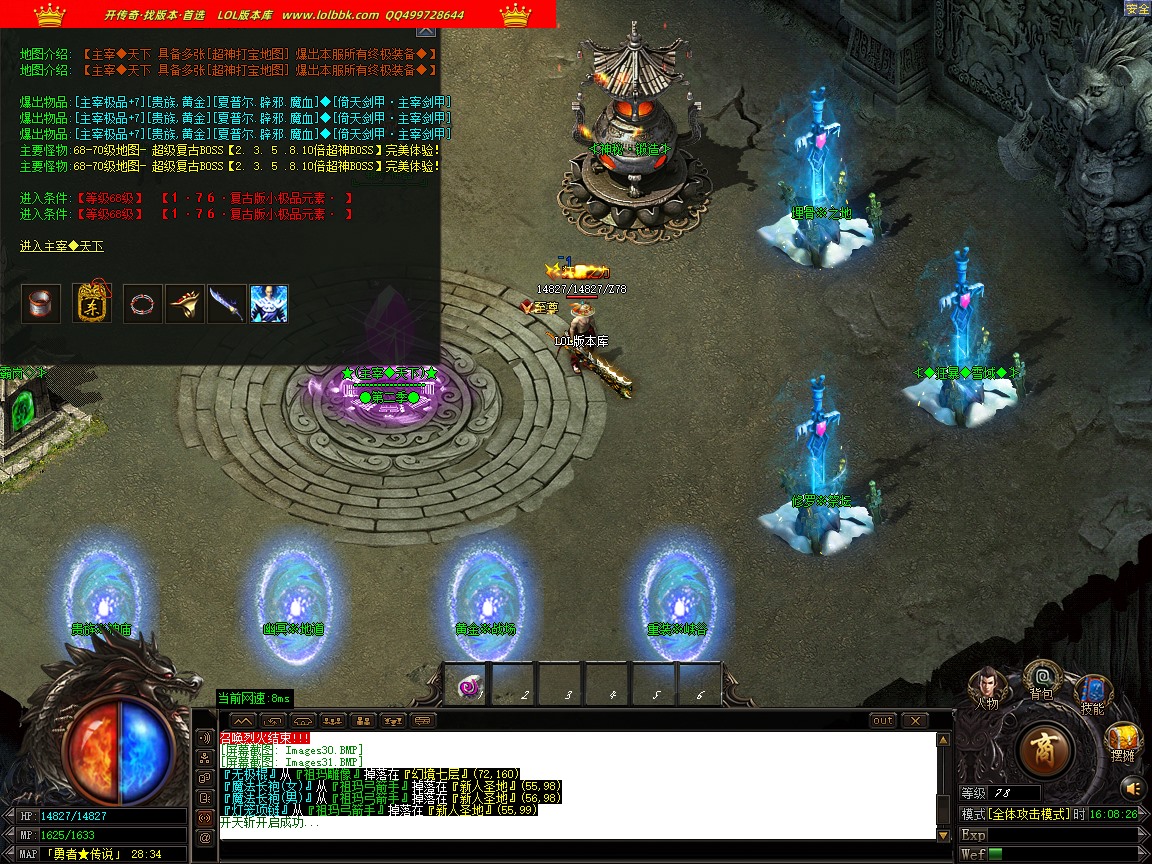Select the blue sword reward icon
The height and width of the screenshot is (864, 1152).
(x=227, y=303)
